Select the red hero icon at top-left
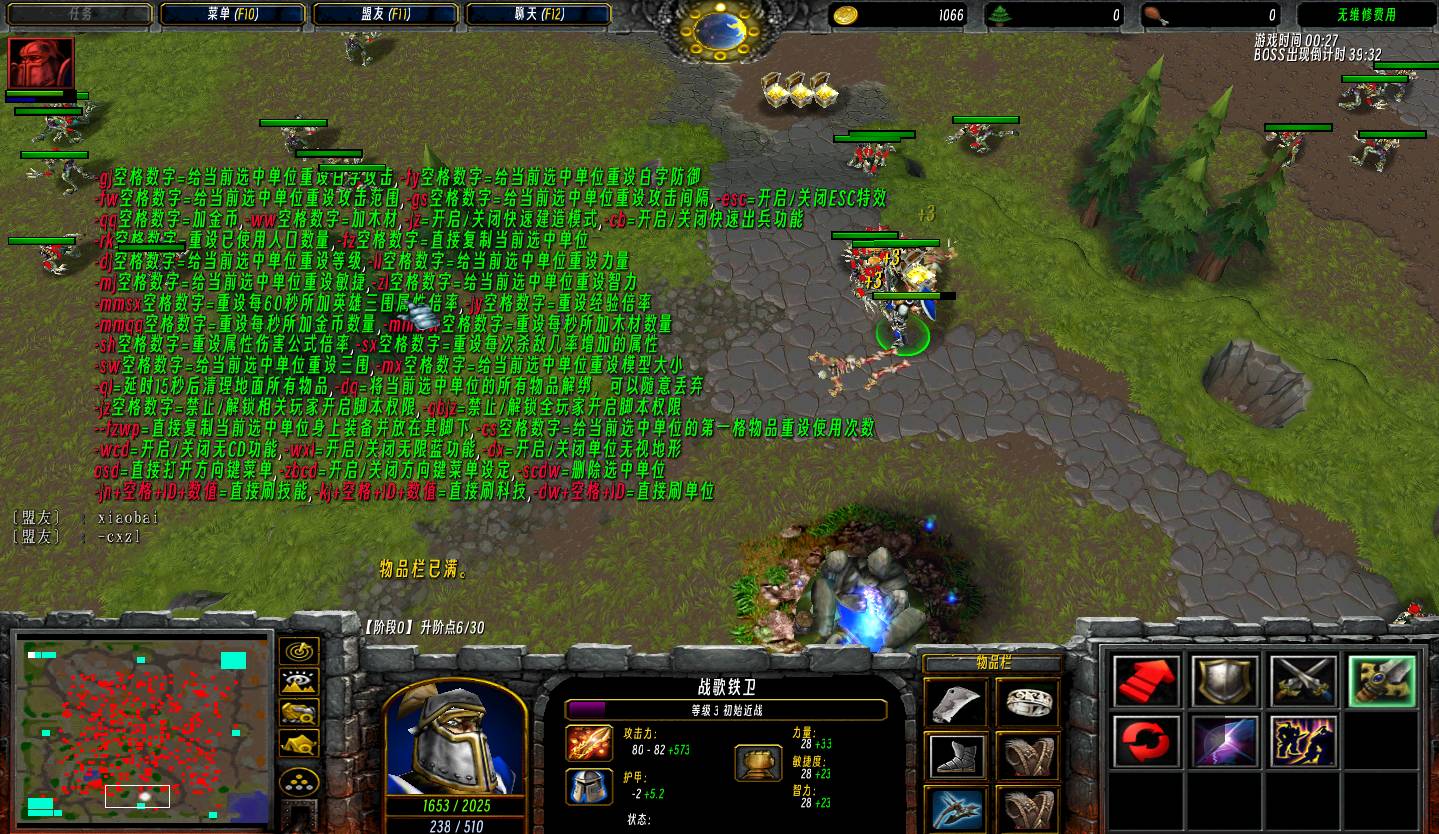1439x834 pixels. (x=41, y=64)
